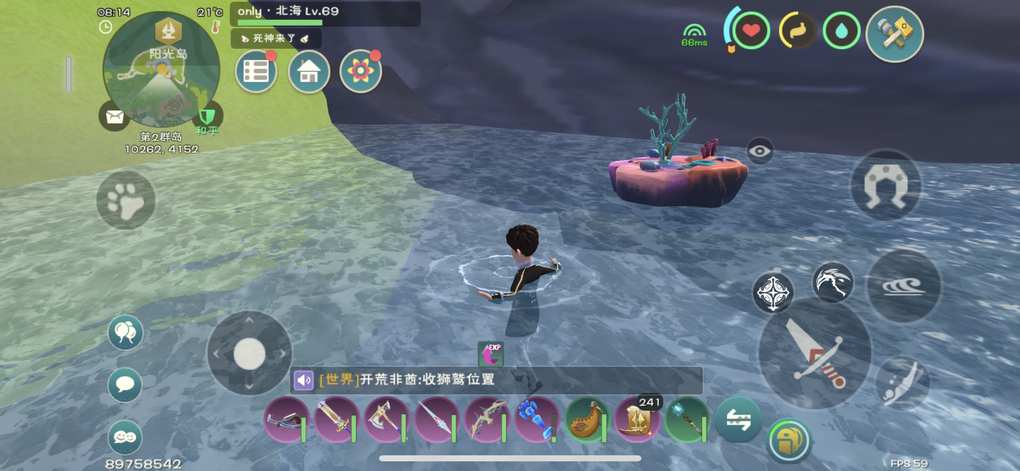Open the backpack inventory button
The height and width of the screenshot is (471, 1020).
pos(789,440)
